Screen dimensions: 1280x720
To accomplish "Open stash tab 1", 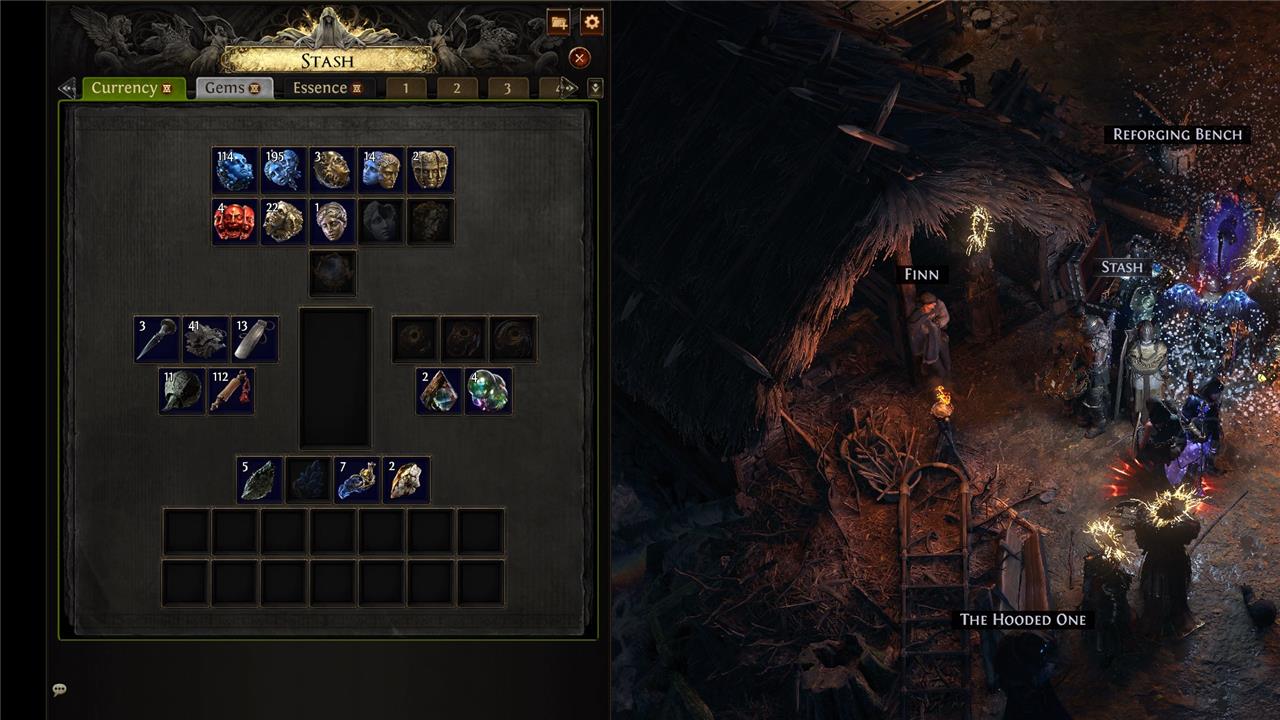I will 406,88.
